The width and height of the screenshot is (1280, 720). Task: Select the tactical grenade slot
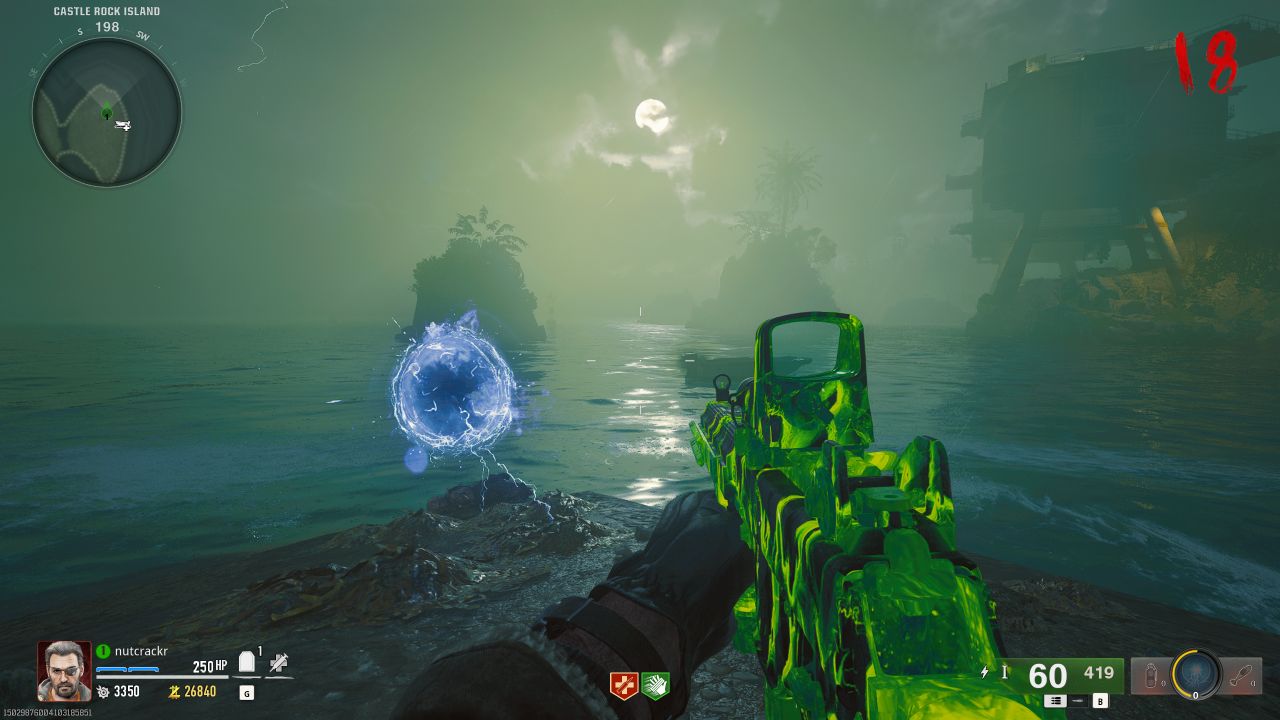1150,676
